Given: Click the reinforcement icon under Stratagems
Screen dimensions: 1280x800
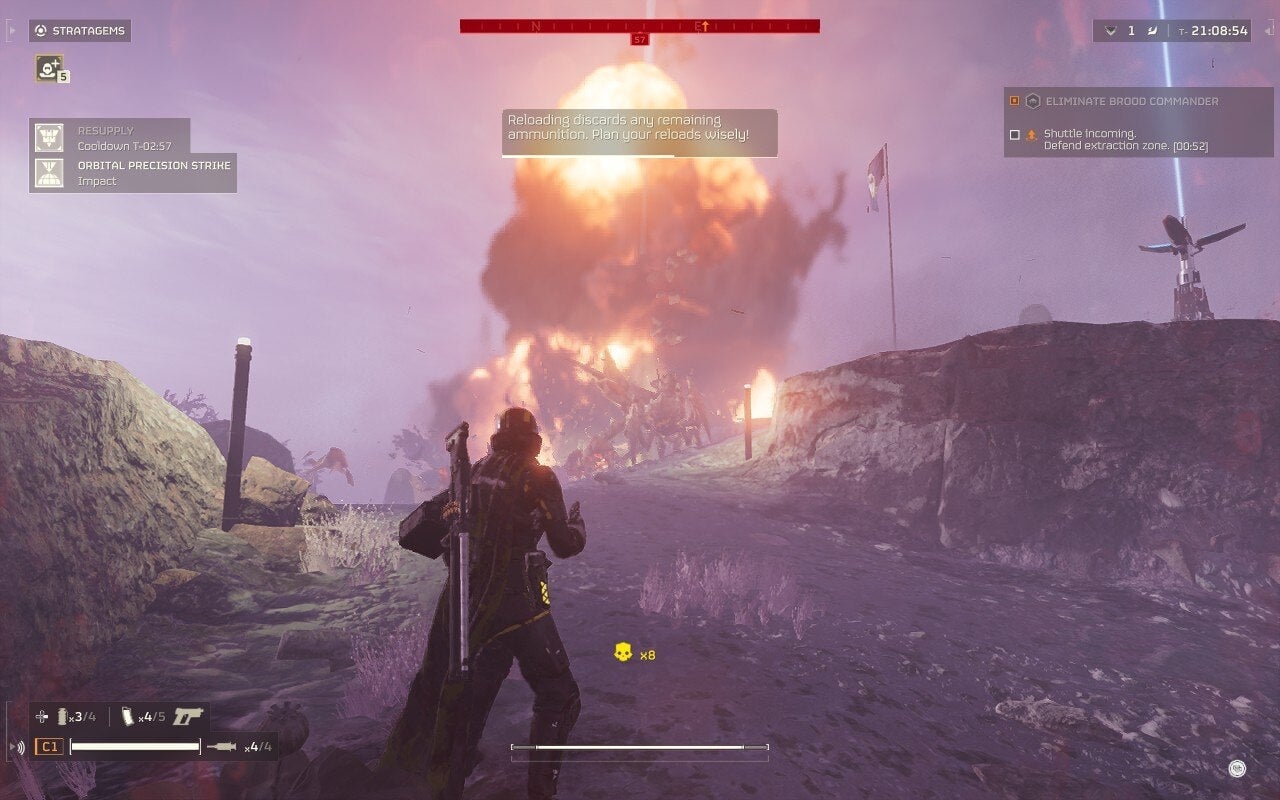Looking at the screenshot, I should point(48,67).
